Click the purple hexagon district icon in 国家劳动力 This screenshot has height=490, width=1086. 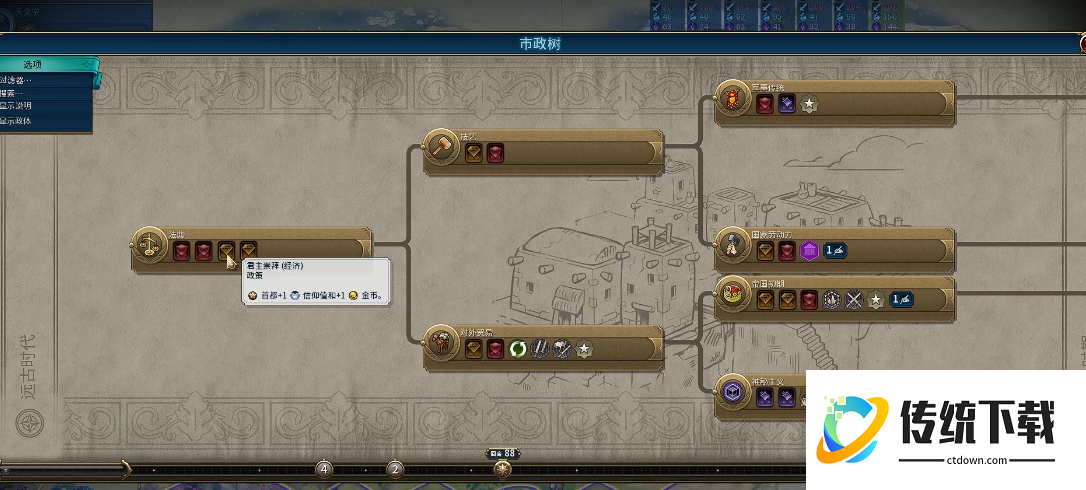pyautogui.click(x=810, y=251)
